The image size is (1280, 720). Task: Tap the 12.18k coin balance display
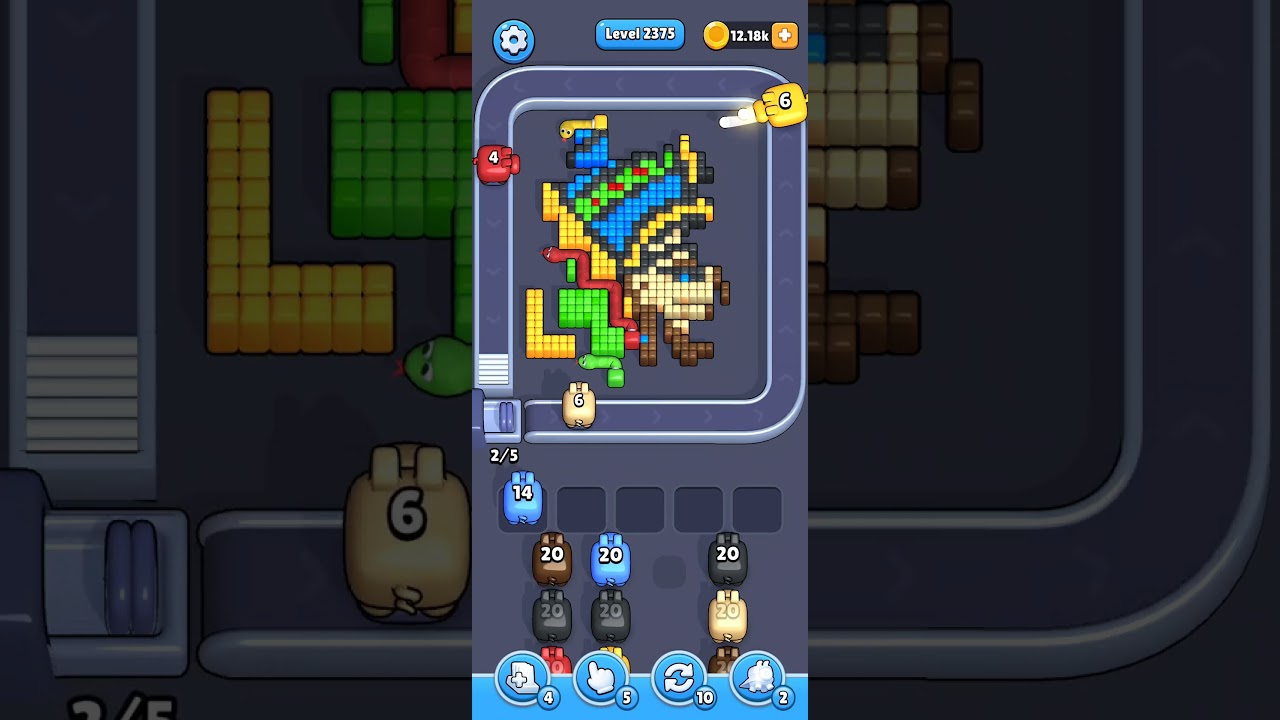748,33
